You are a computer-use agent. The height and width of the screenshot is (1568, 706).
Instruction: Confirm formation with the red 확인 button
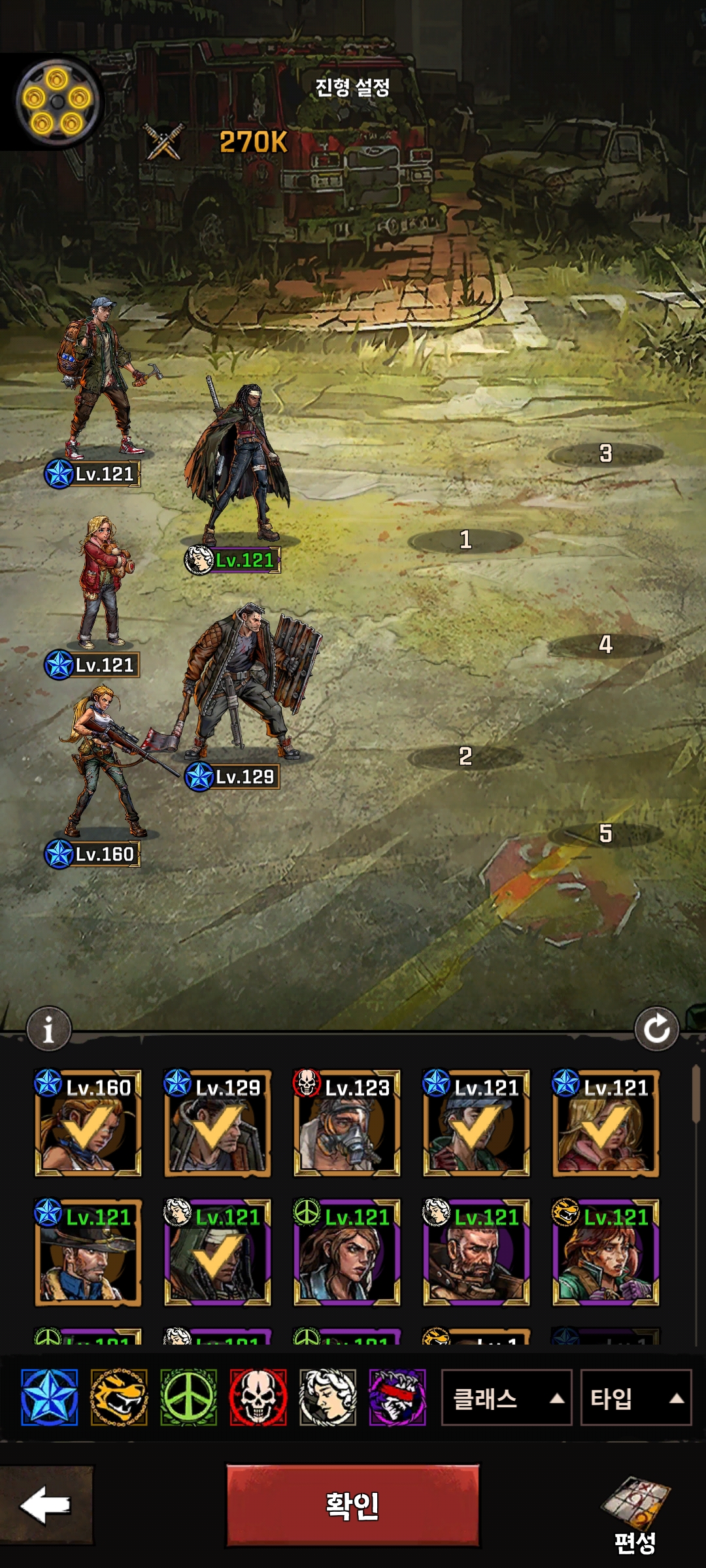(x=352, y=1505)
